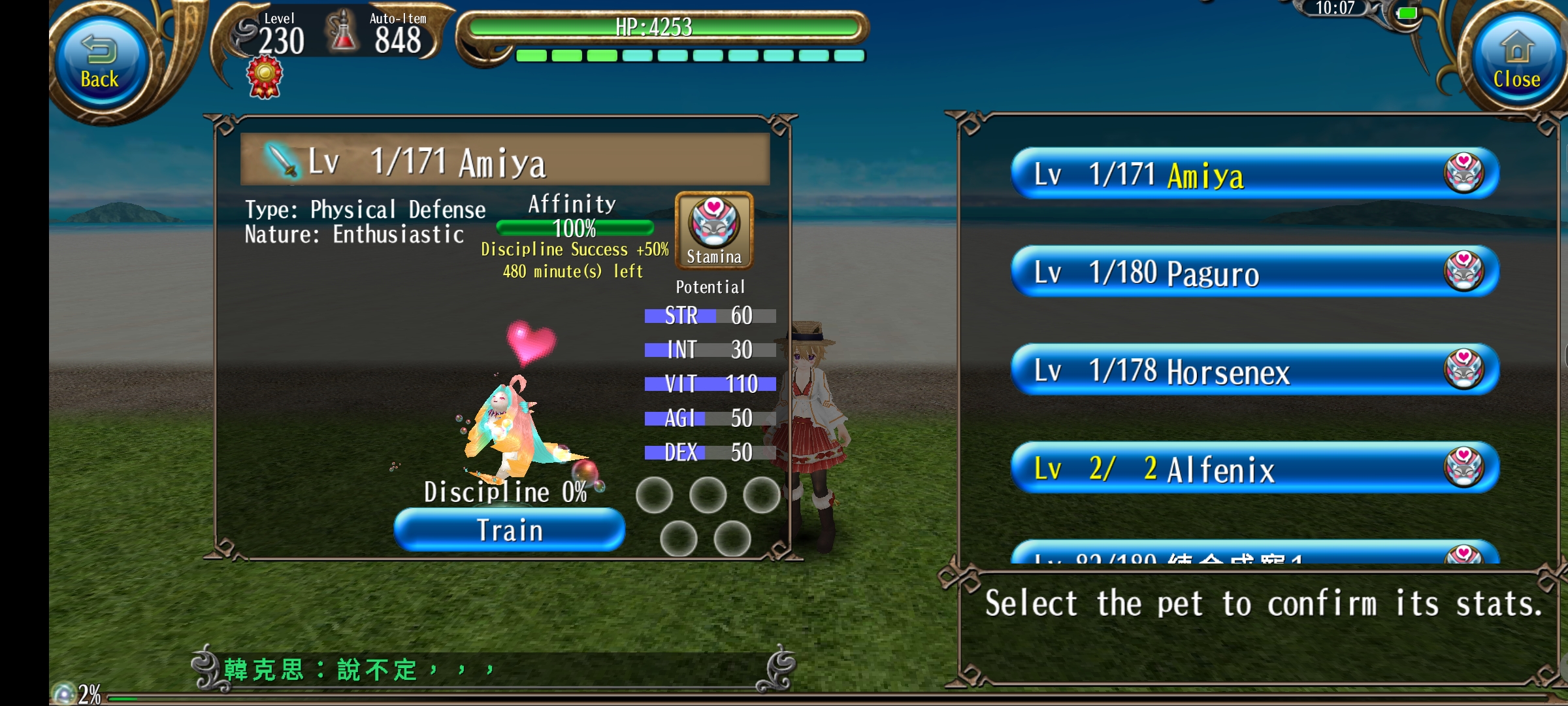Screen dimensions: 1568x706
Task: Tap the Stamina icon in pet details
Action: click(x=714, y=230)
